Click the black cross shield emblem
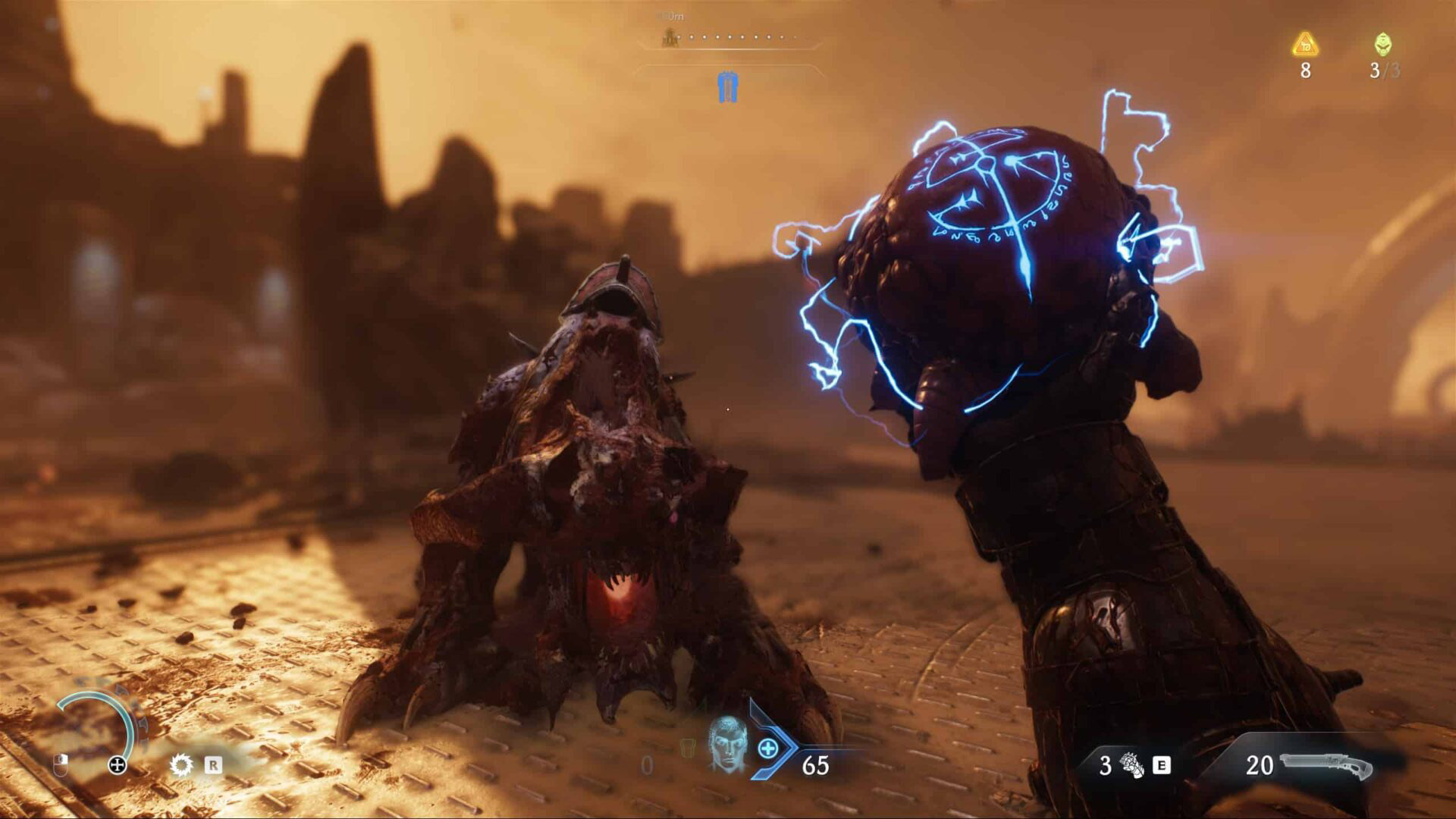 (x=118, y=764)
